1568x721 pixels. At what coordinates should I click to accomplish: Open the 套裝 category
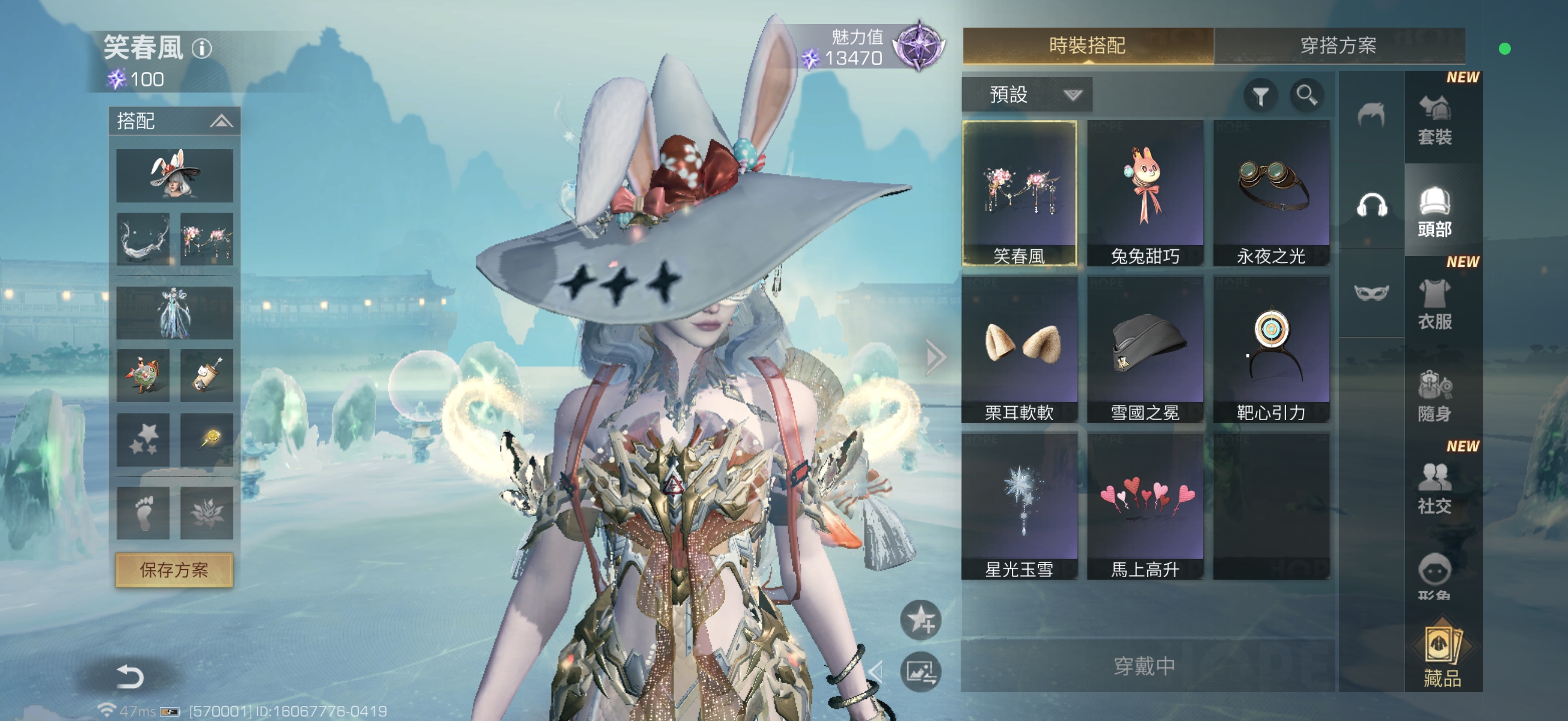click(x=1435, y=120)
